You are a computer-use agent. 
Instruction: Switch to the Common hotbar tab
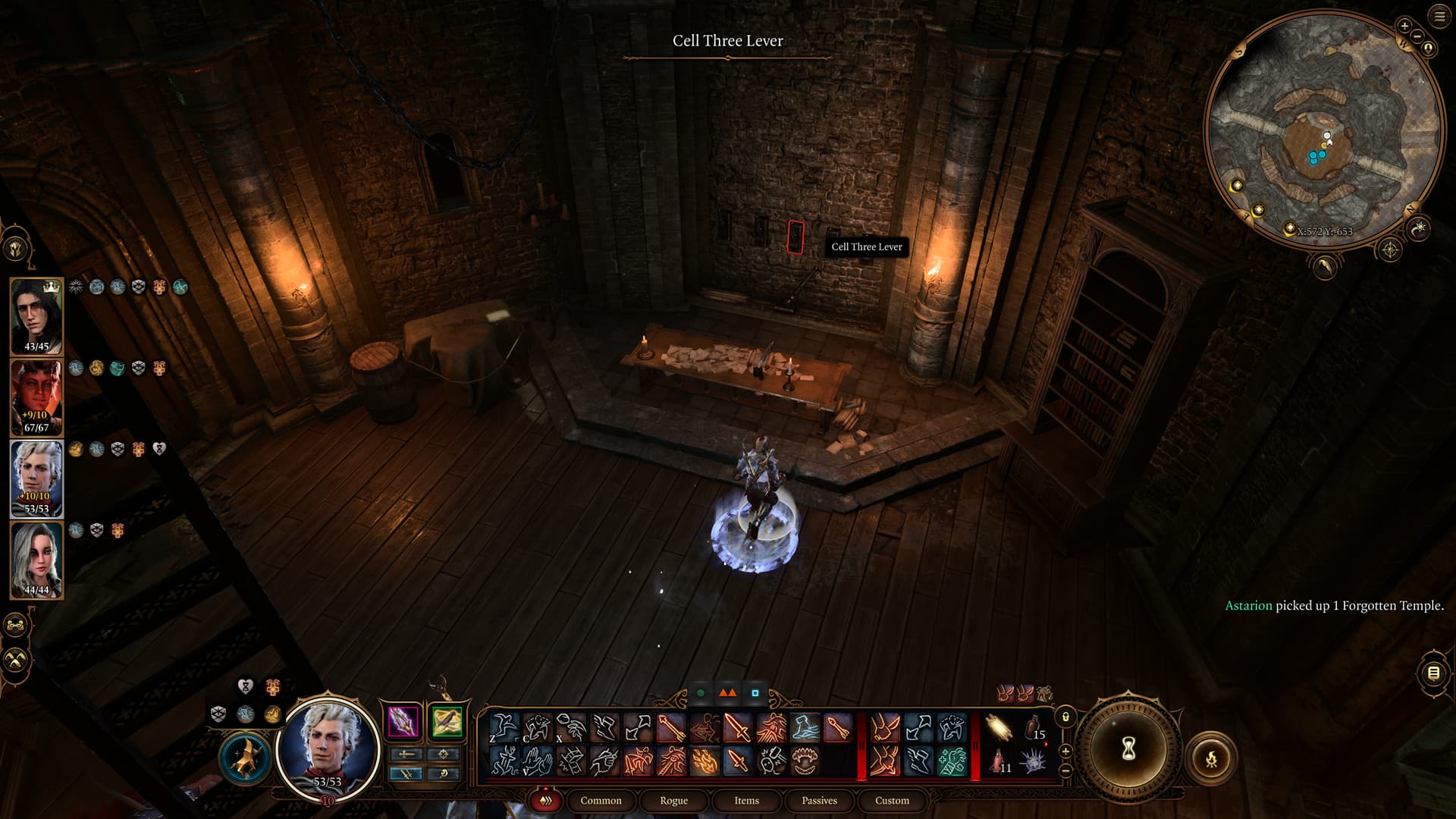(x=601, y=800)
